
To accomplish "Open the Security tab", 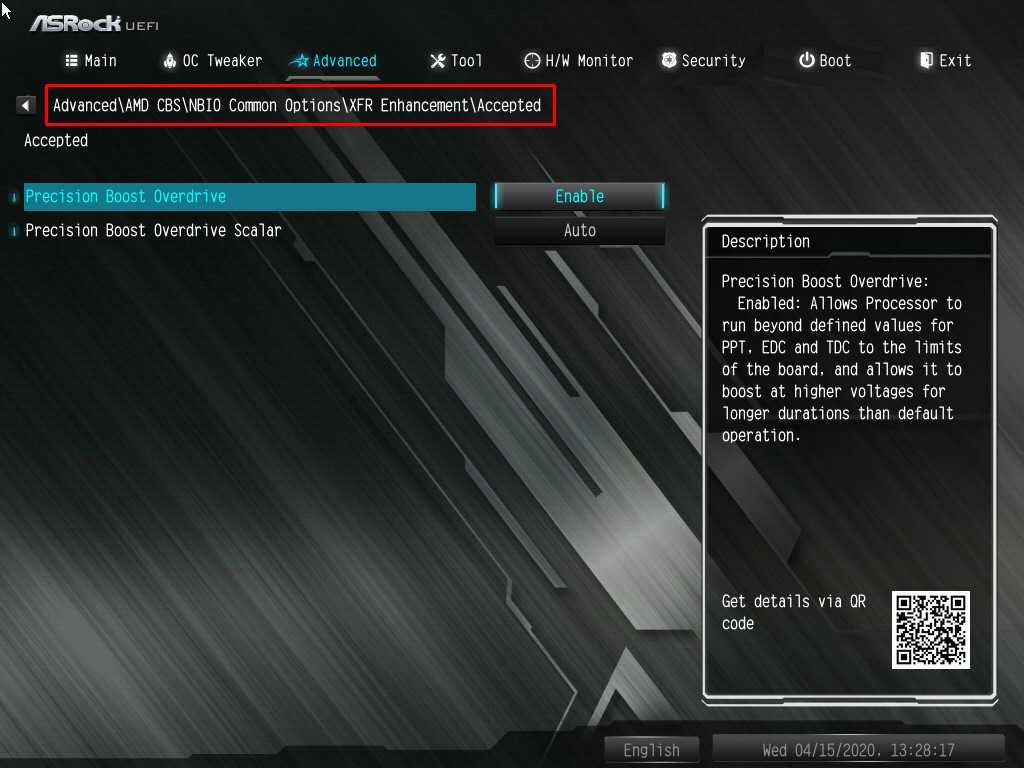I will point(703,61).
